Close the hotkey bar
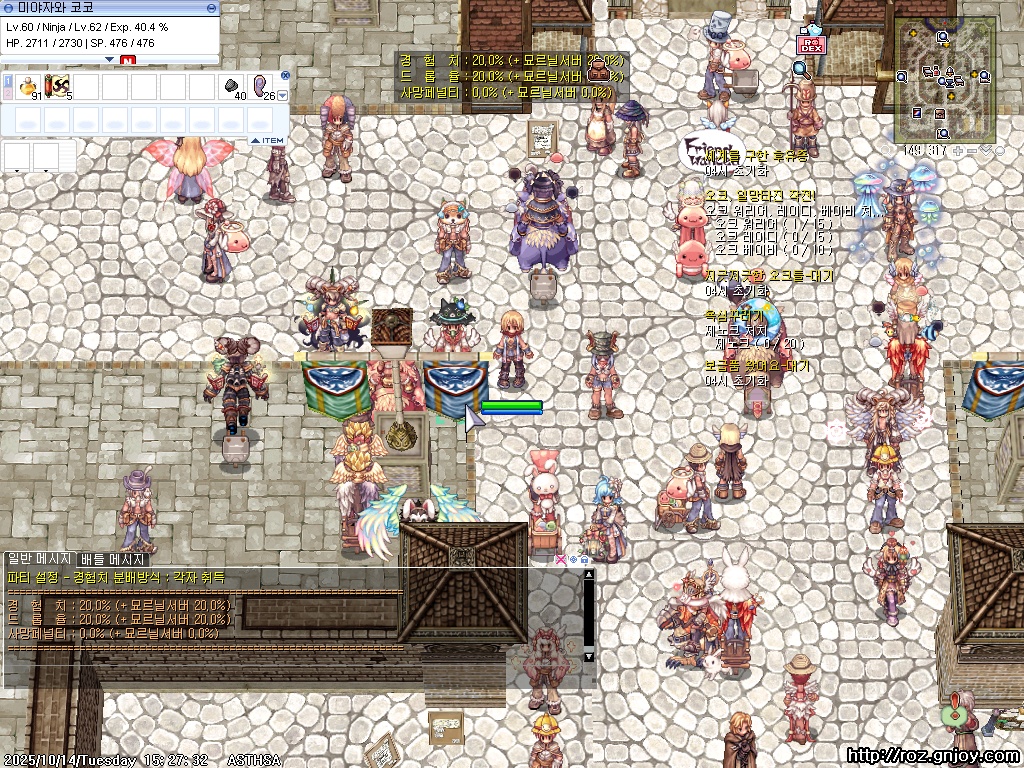 coord(285,75)
